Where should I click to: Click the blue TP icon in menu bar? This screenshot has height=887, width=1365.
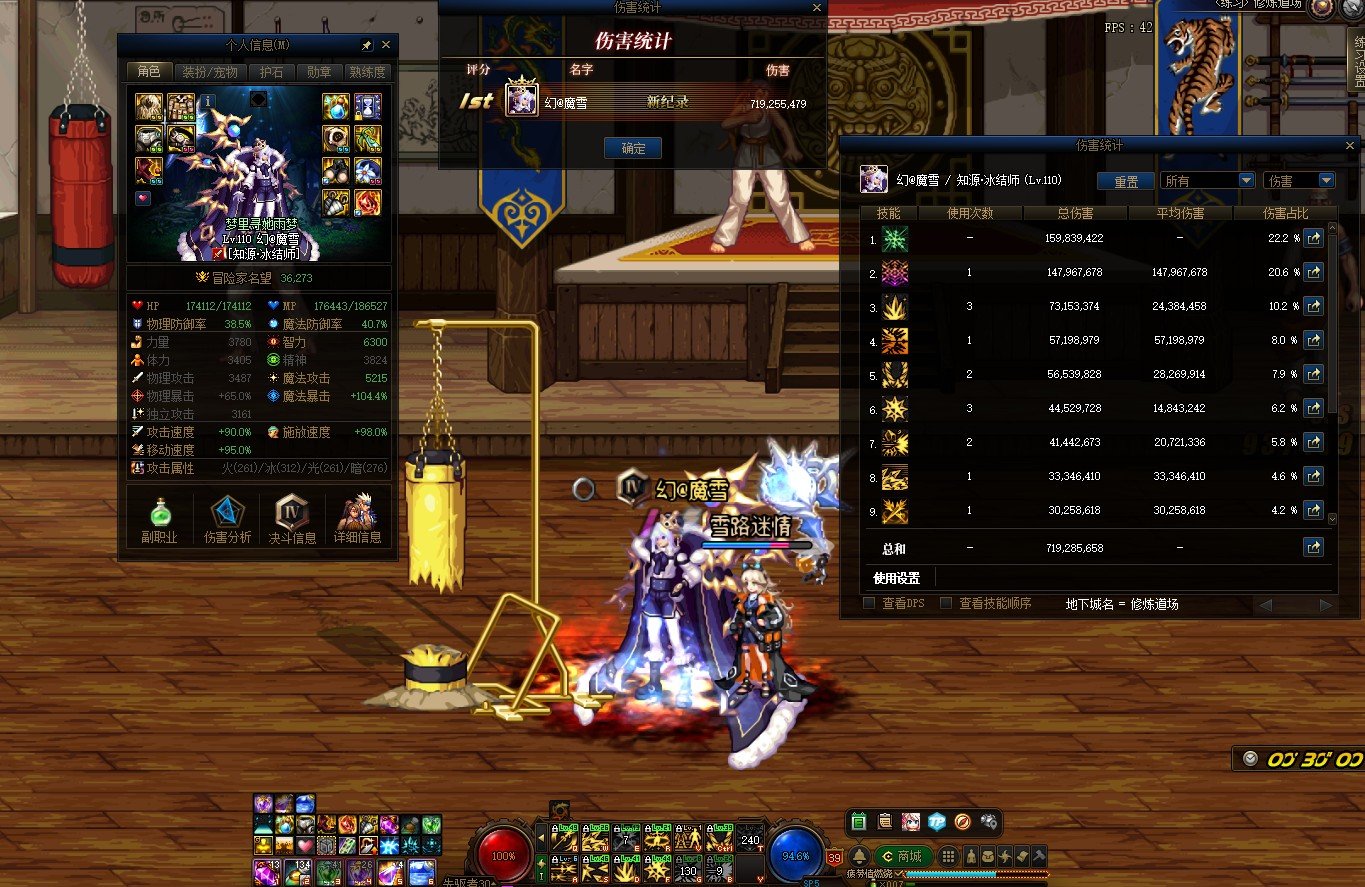936,822
